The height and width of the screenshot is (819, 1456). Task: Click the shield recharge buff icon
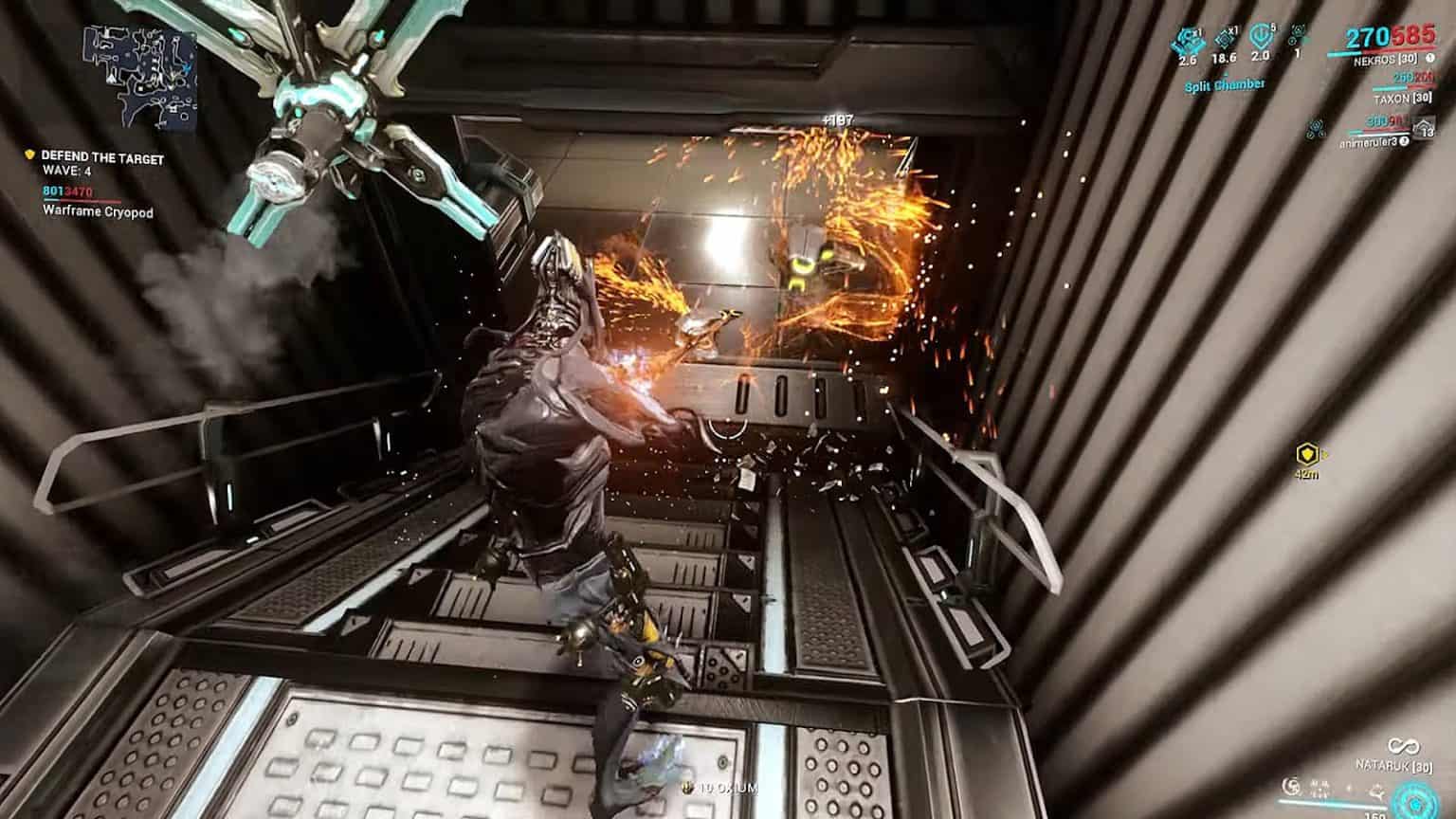1262,40
